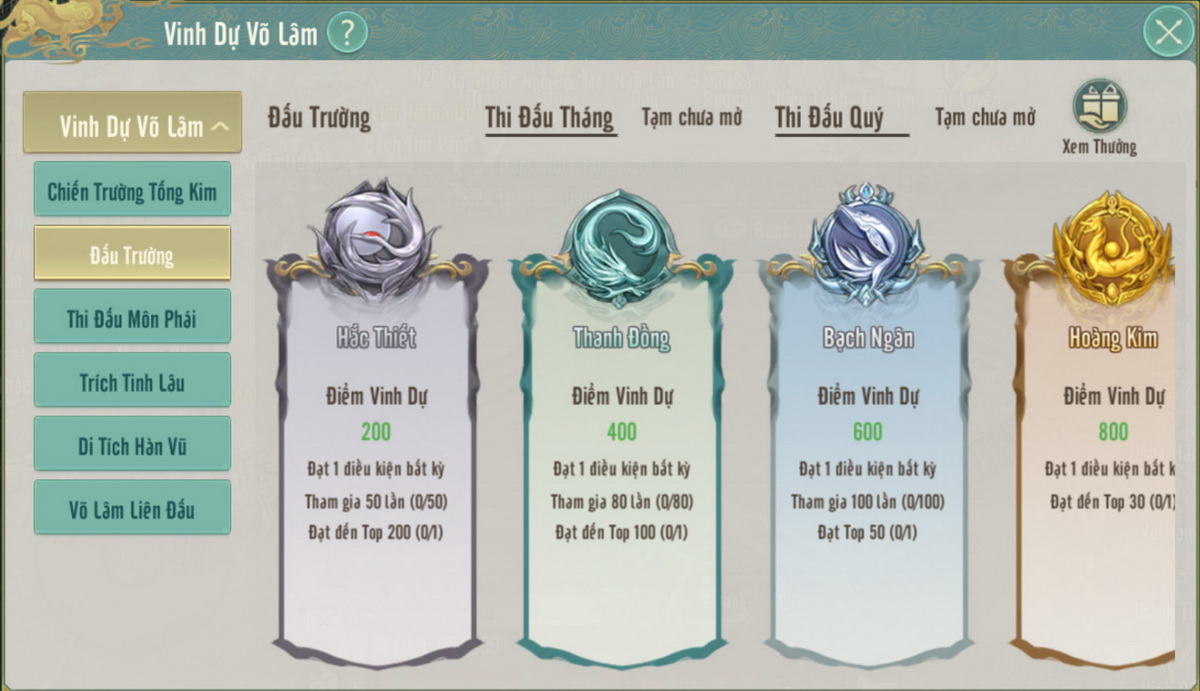Choose Trích Tinh Lâu category

(132, 381)
